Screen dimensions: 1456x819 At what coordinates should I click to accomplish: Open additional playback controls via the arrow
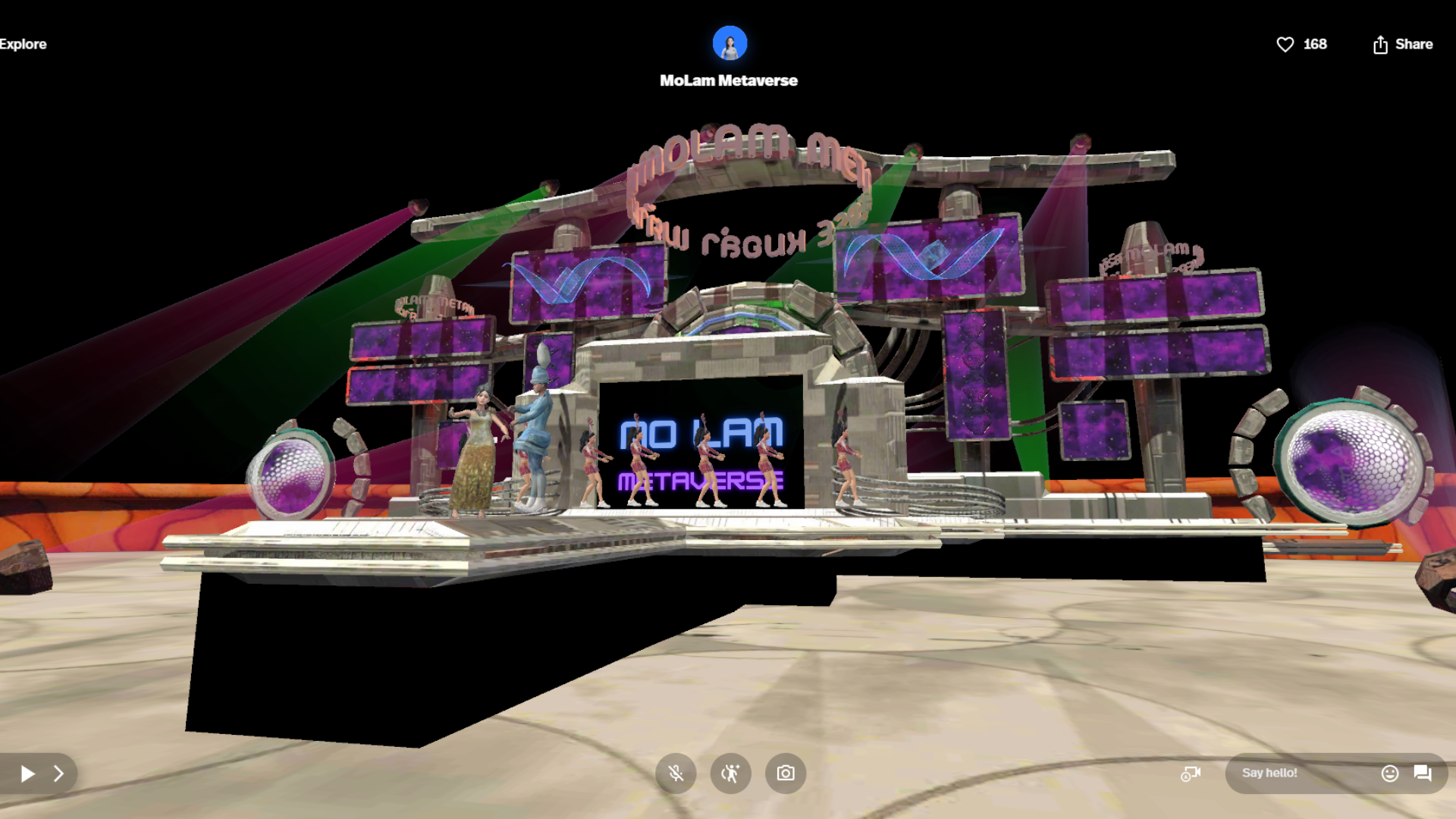pyautogui.click(x=59, y=773)
